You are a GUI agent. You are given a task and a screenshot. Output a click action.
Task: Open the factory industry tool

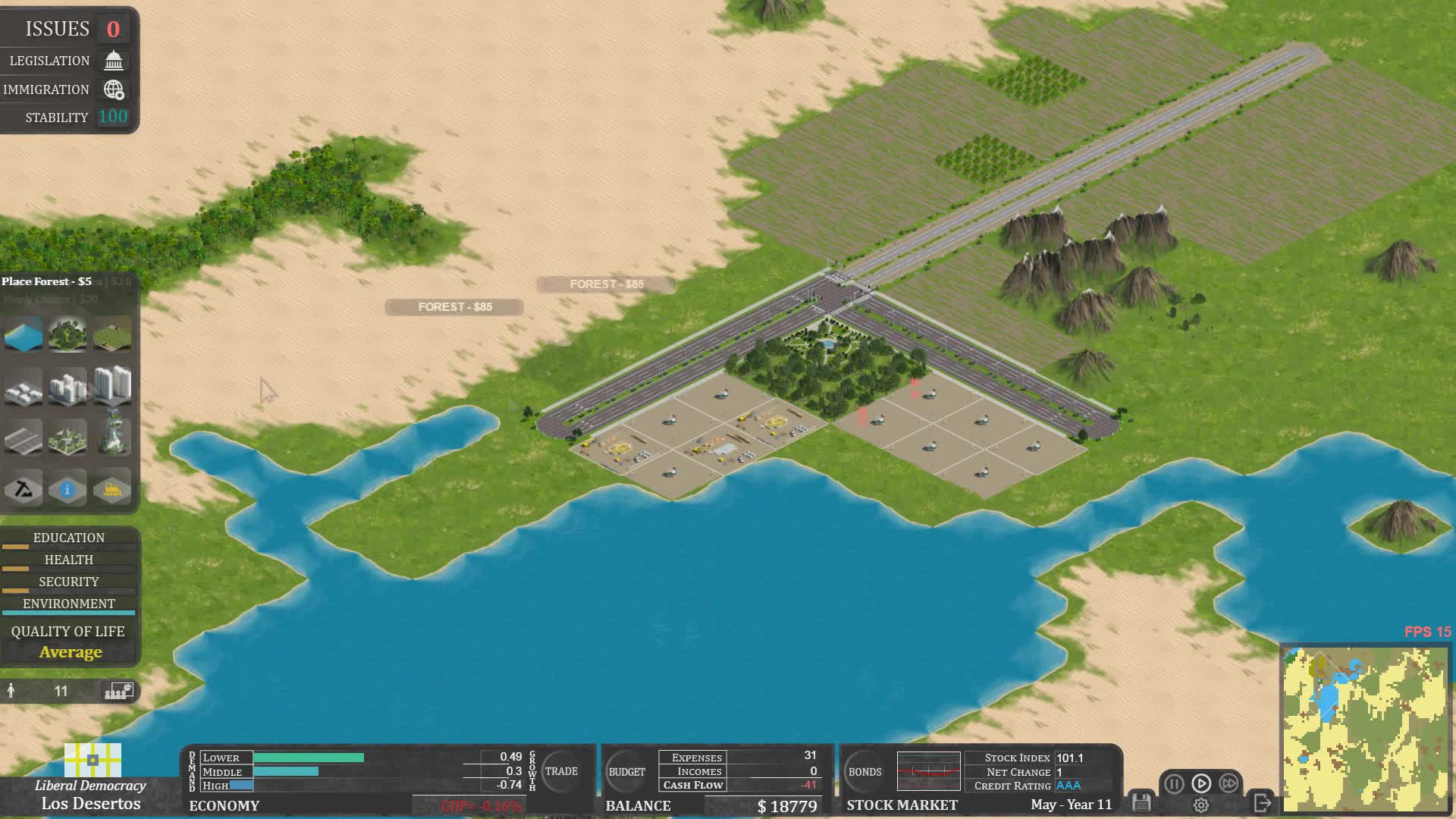[x=112, y=488]
